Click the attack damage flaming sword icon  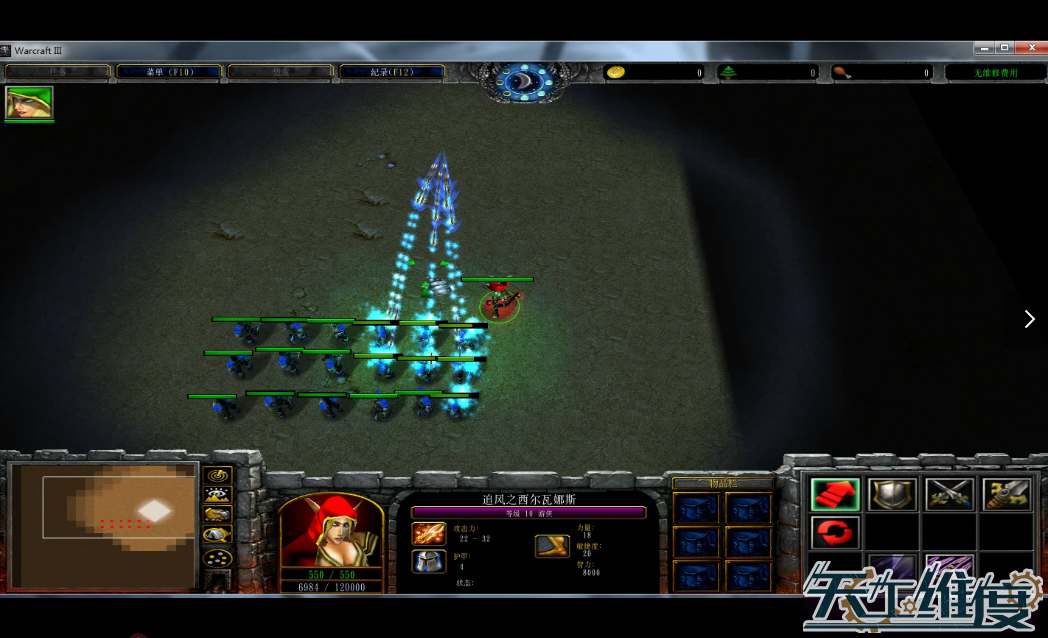pos(428,534)
